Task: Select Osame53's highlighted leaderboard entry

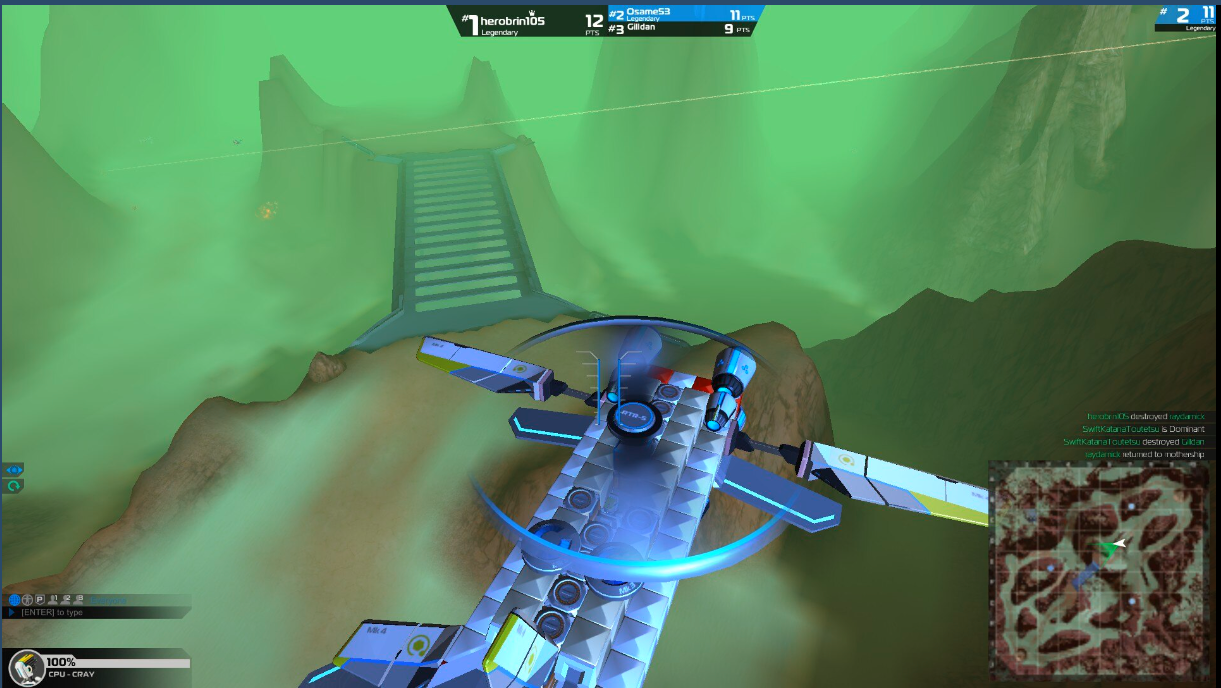Action: (x=680, y=14)
